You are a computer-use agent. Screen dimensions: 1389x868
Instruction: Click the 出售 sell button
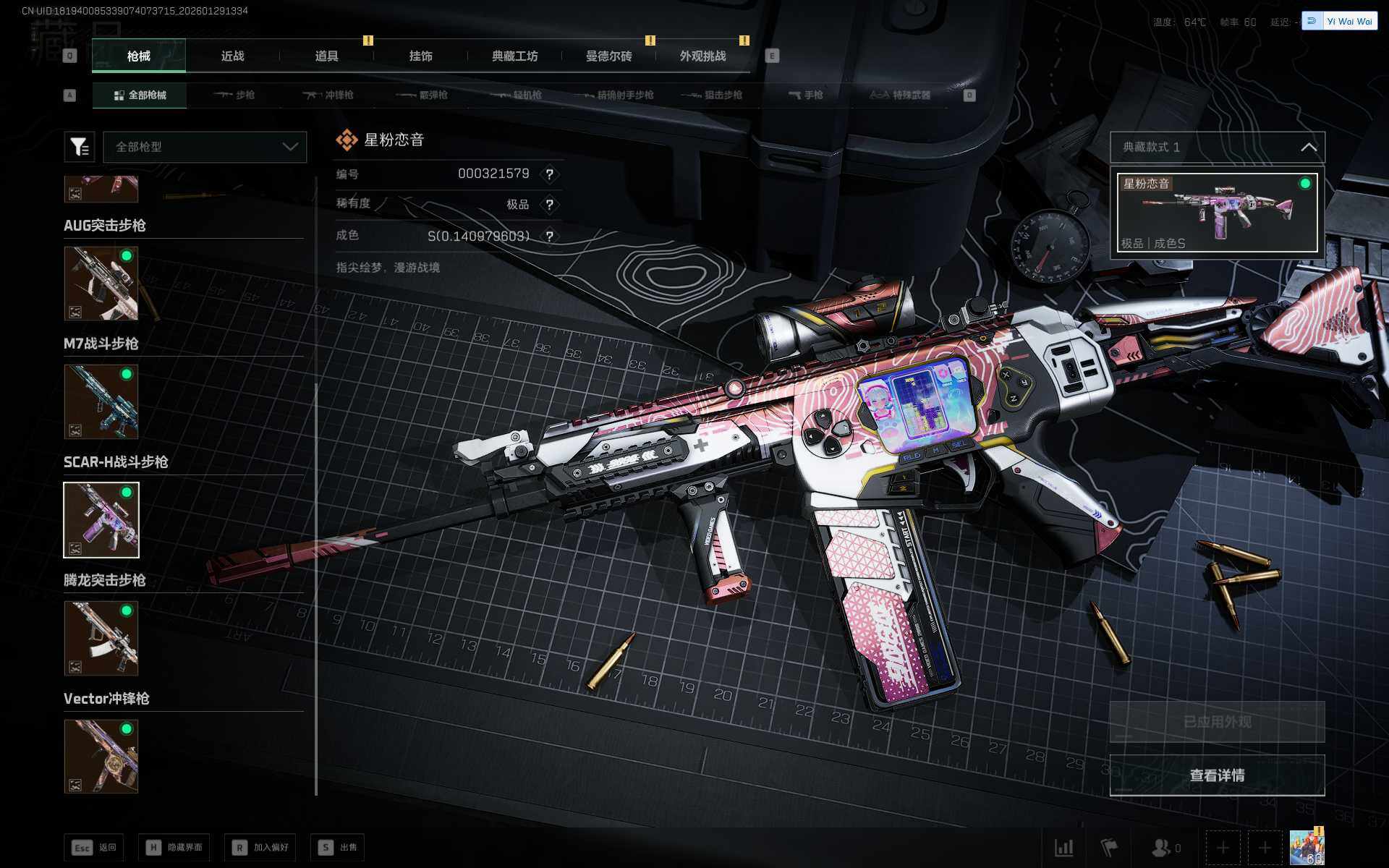337,847
